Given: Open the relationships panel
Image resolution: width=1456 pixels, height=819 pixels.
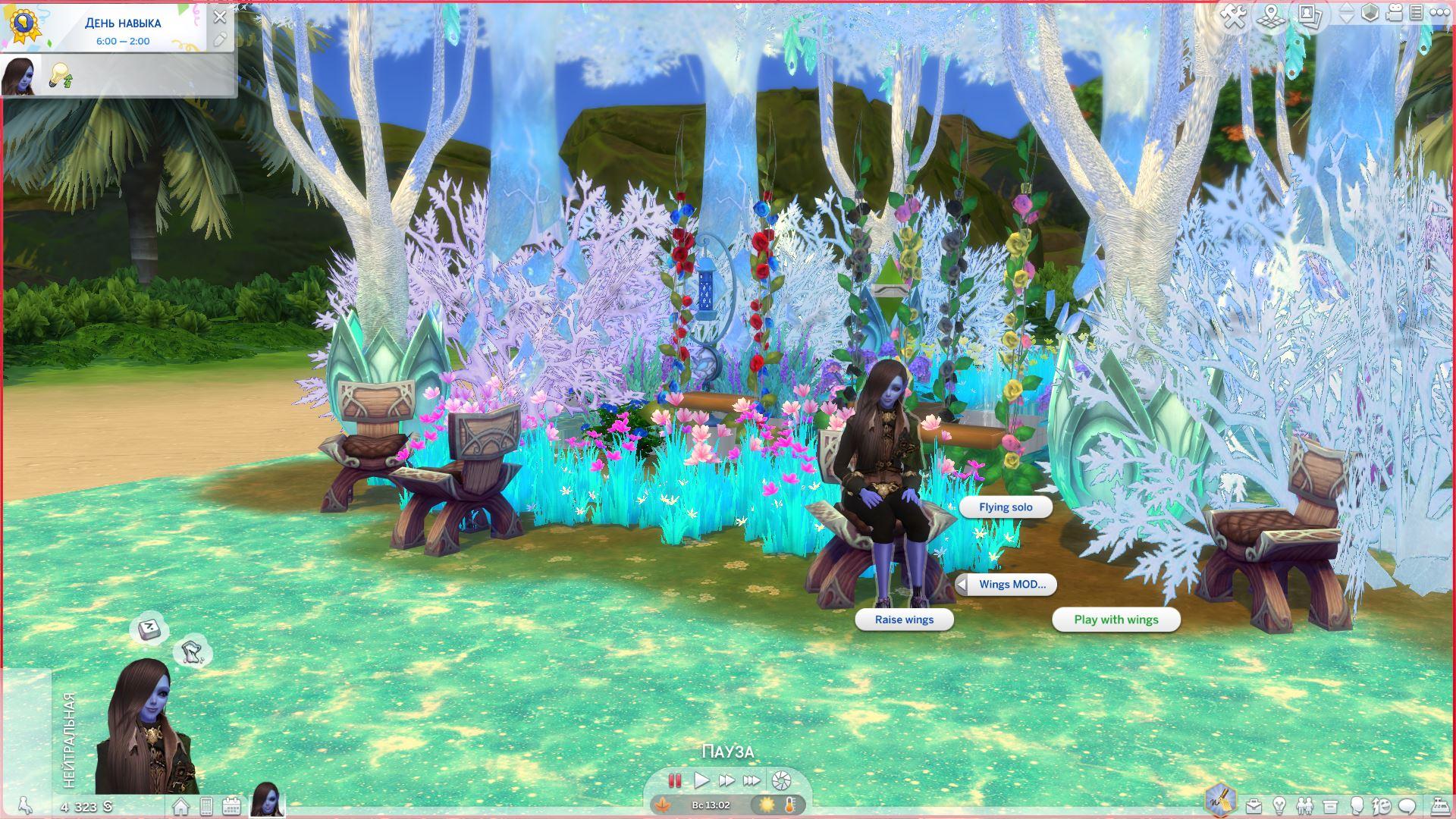Looking at the screenshot, I should pos(1304,805).
